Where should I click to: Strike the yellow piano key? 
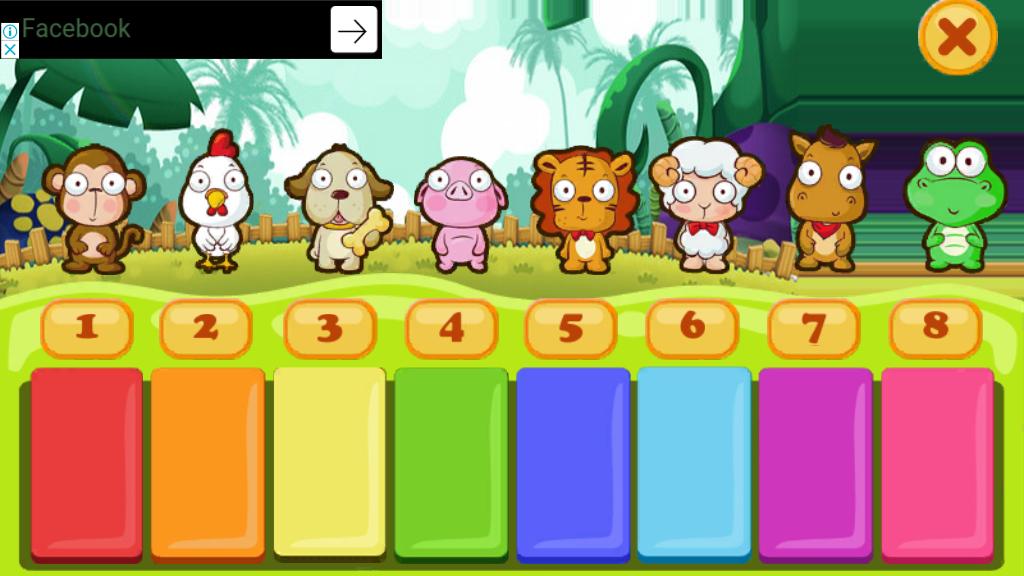click(329, 460)
